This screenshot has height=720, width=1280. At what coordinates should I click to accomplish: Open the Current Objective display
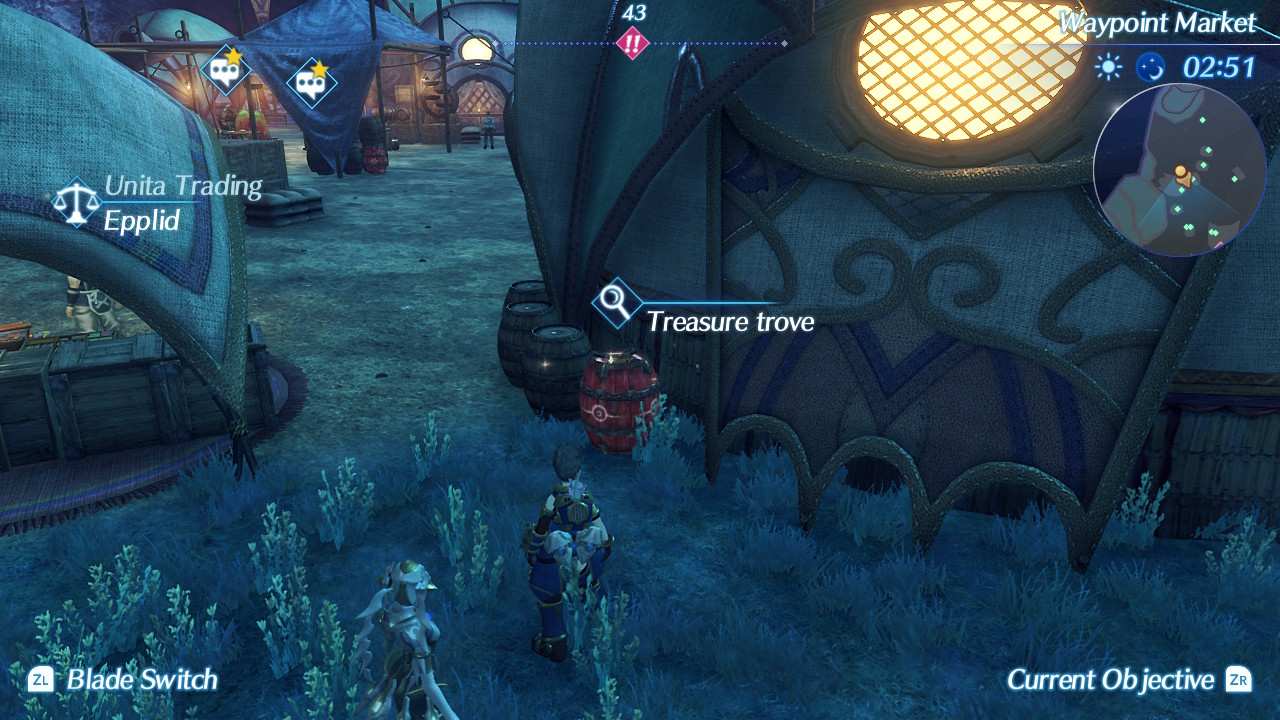click(1113, 679)
